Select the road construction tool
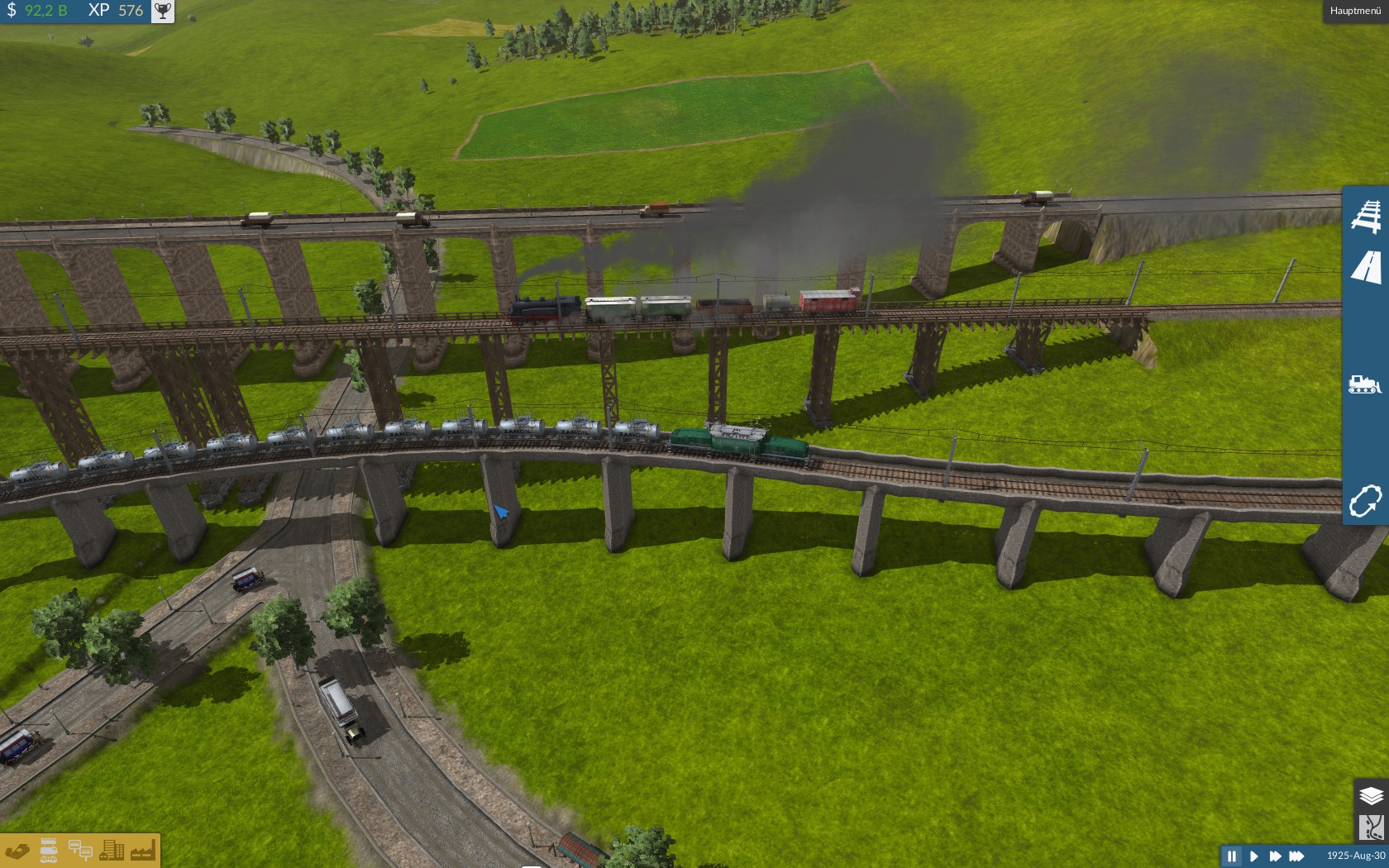The height and width of the screenshot is (868, 1389). click(1366, 268)
